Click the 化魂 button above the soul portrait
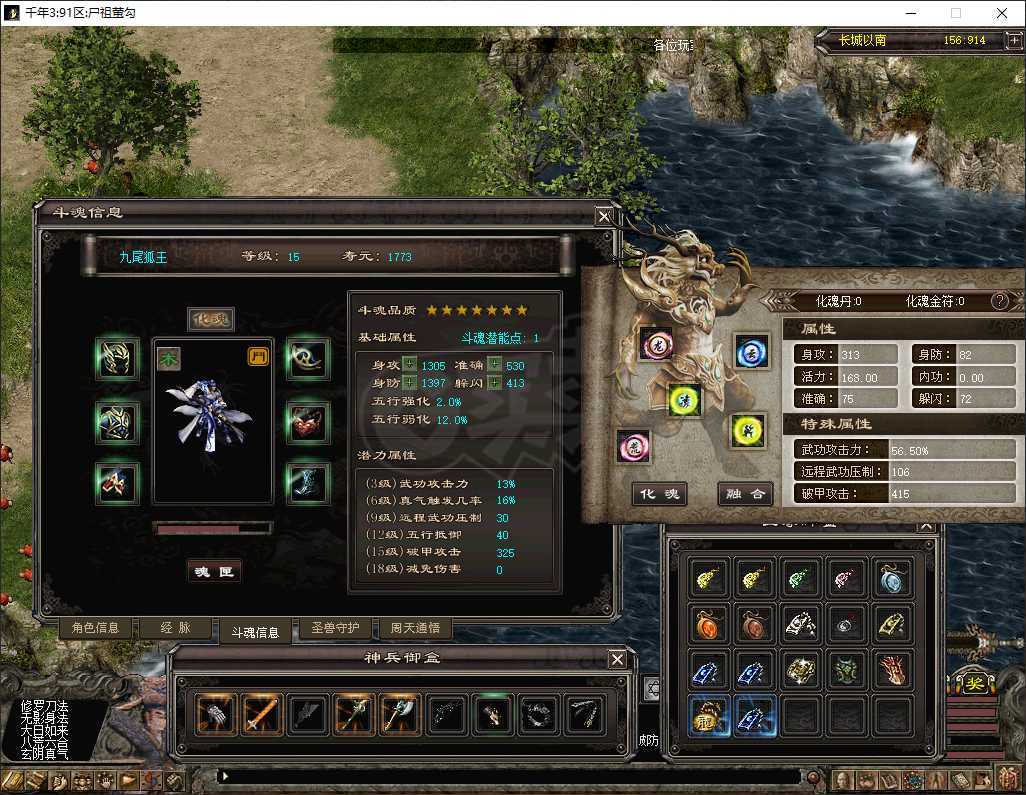The image size is (1026, 795). click(211, 319)
